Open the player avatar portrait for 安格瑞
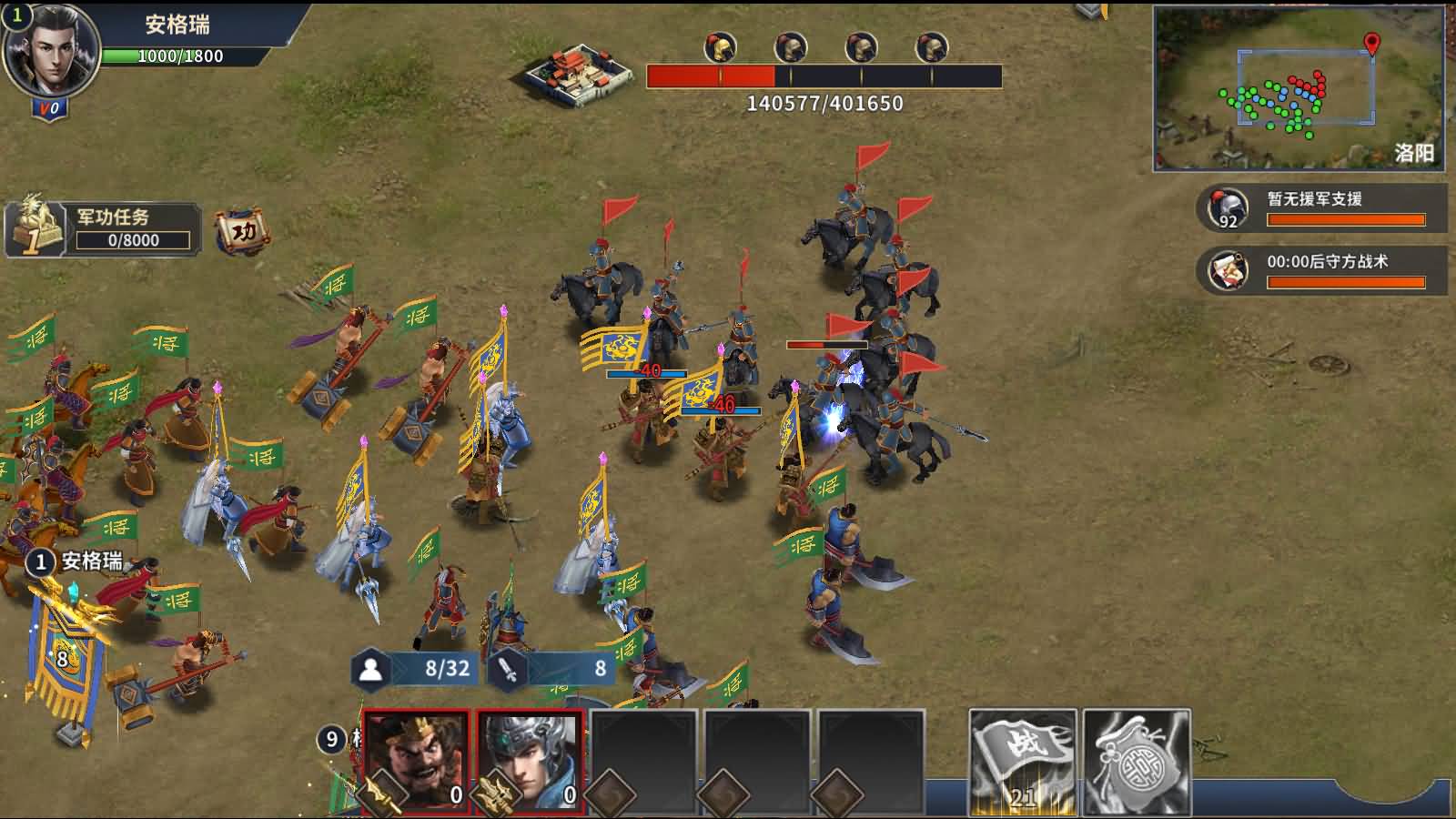 tap(50, 52)
